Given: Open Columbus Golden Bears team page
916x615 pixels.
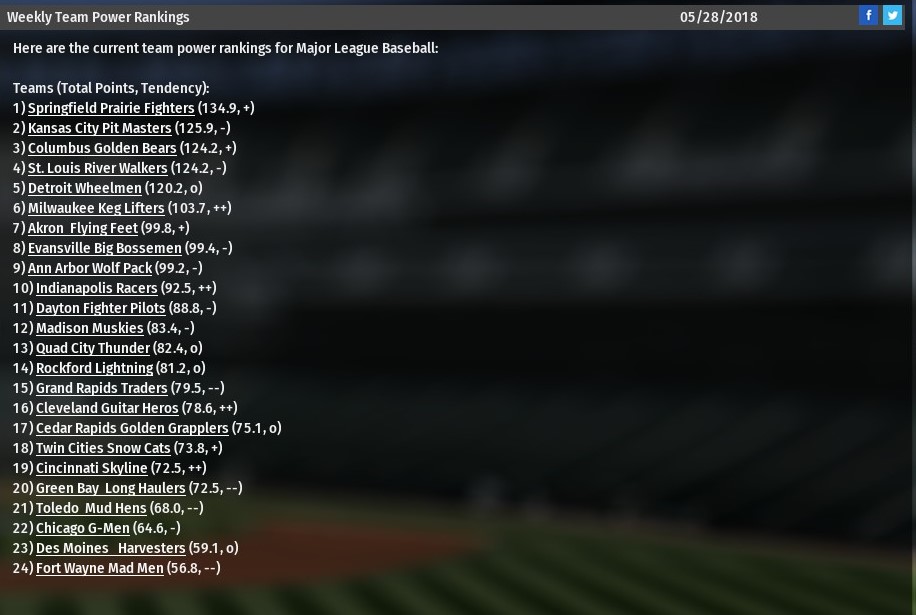Looking at the screenshot, I should pyautogui.click(x=102, y=148).
